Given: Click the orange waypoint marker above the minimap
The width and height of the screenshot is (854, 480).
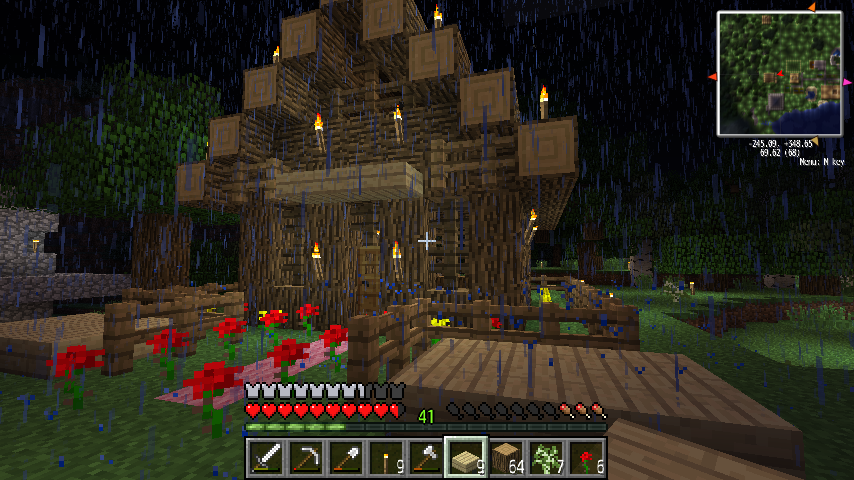Looking at the screenshot, I should coord(811,8).
